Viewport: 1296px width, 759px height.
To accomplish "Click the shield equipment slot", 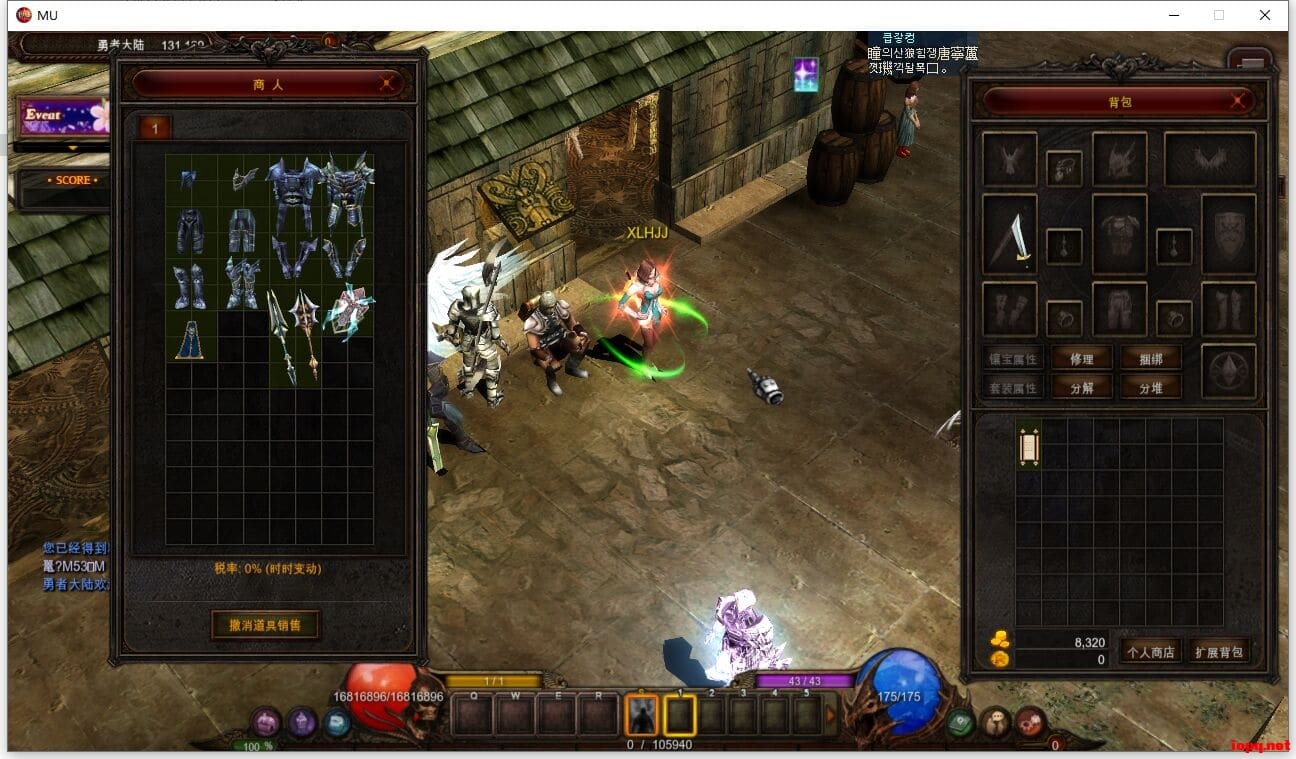I will (x=1229, y=235).
